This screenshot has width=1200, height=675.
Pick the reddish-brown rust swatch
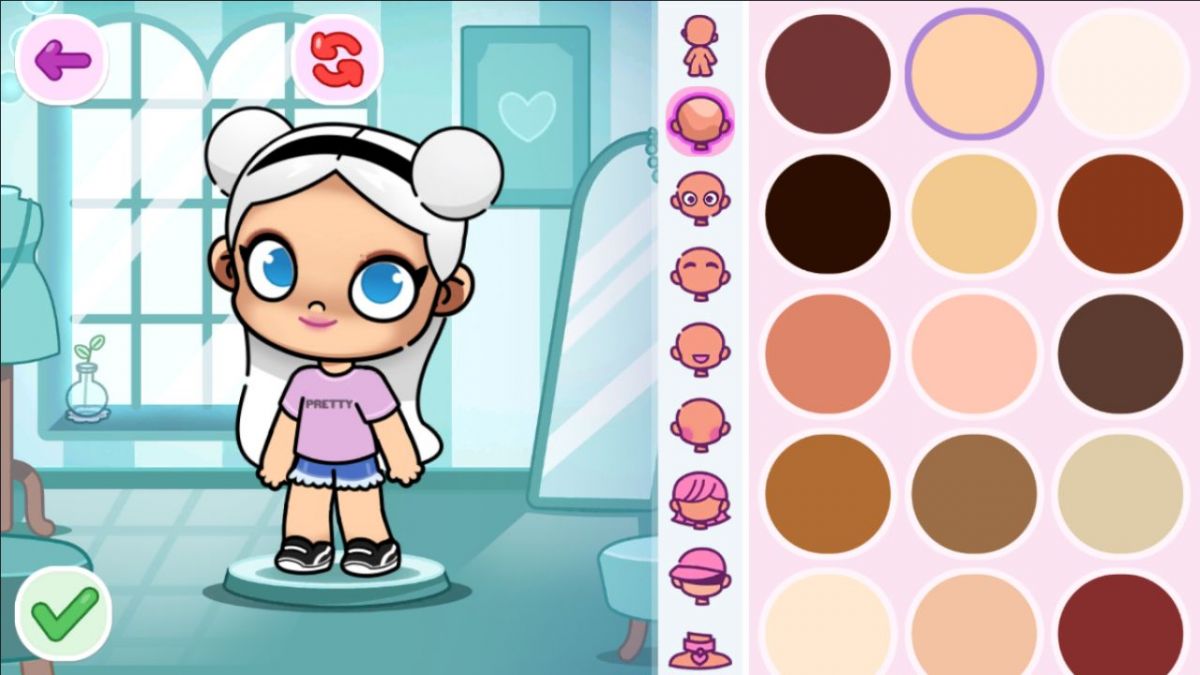pos(1120,214)
